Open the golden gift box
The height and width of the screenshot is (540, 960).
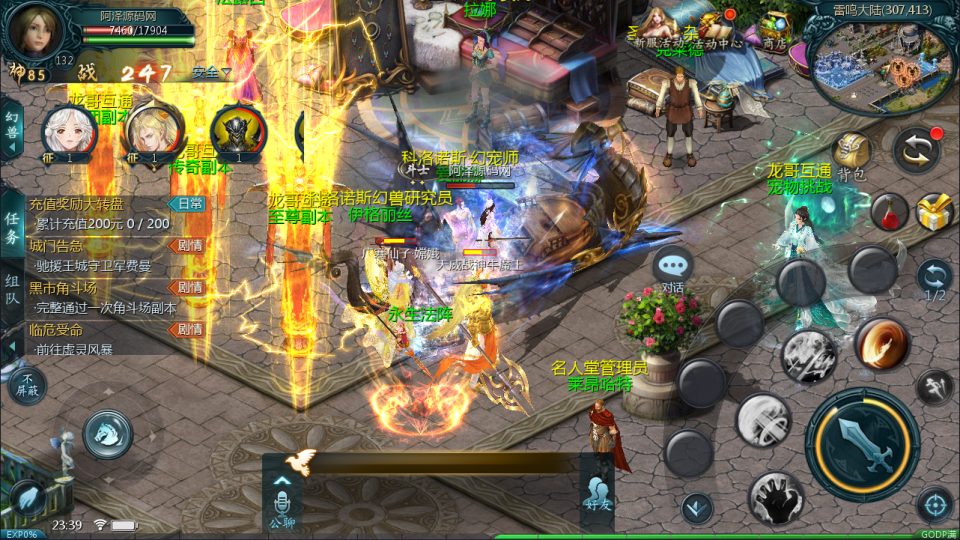(x=935, y=211)
